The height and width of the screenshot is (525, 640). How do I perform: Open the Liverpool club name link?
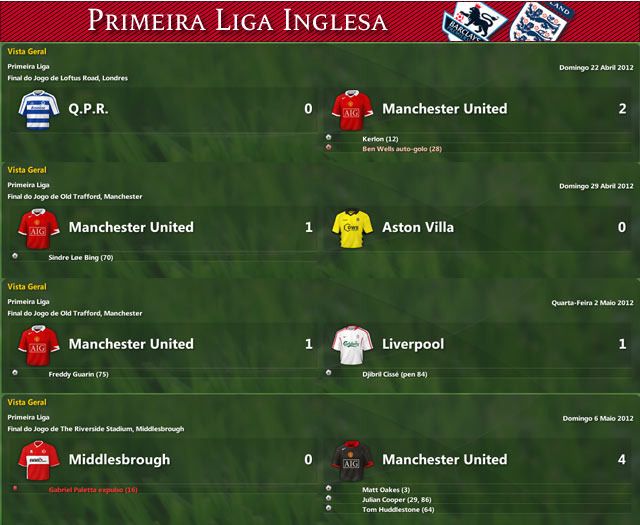413,344
